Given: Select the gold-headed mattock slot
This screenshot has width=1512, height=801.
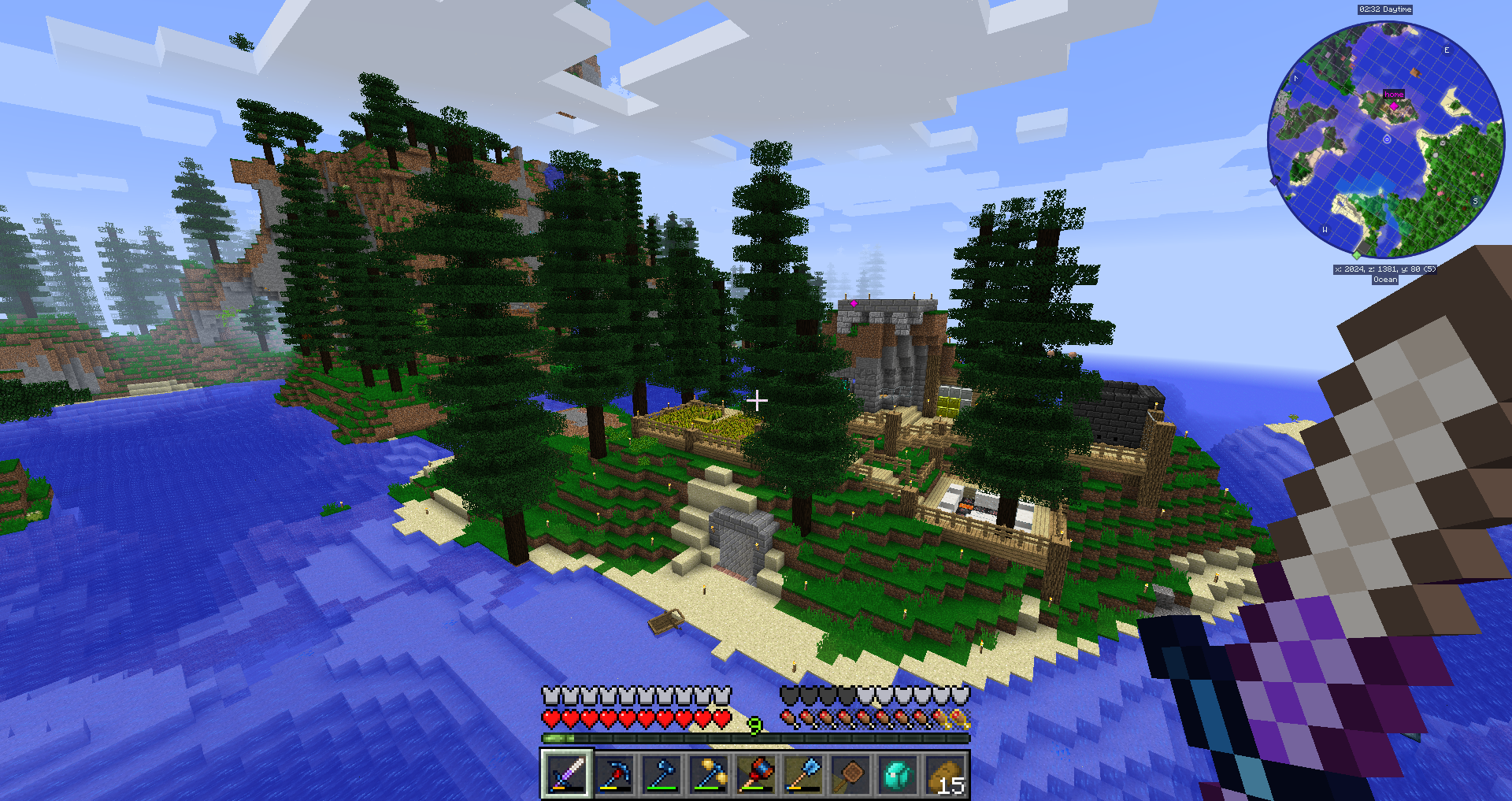Looking at the screenshot, I should coord(709,773).
